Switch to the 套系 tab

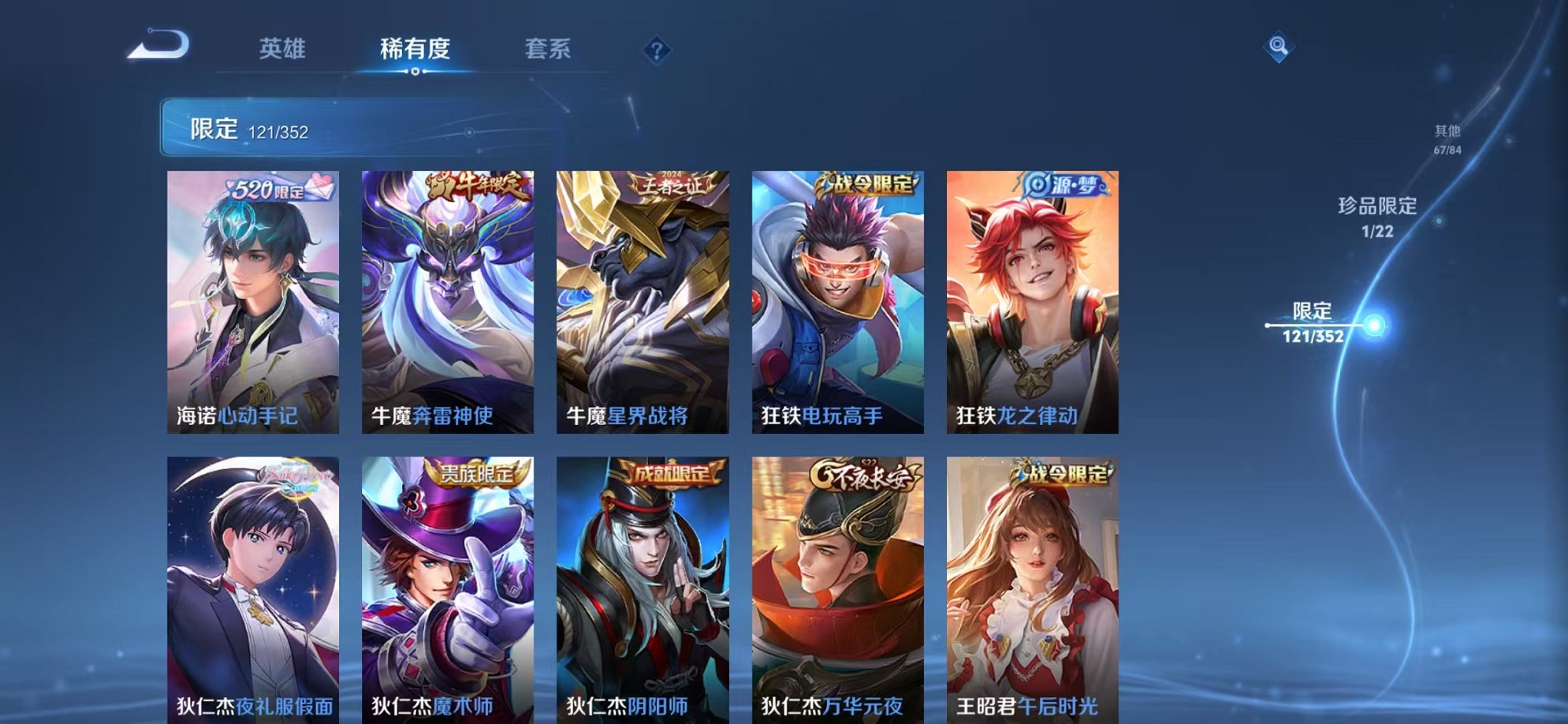coord(549,49)
